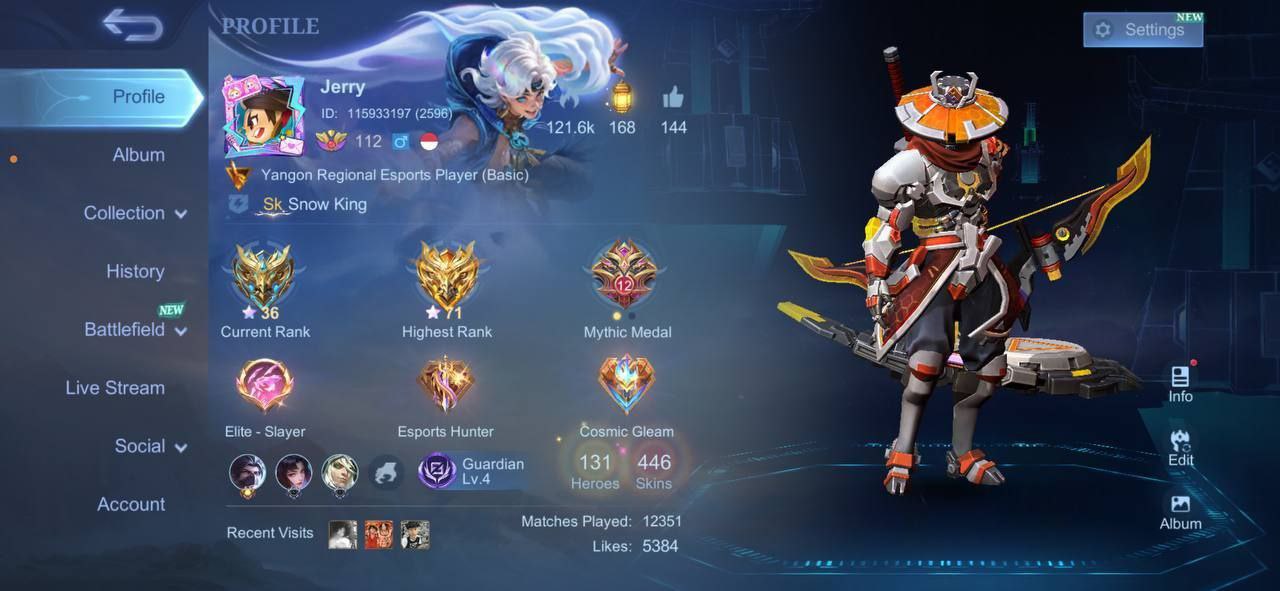1280x591 pixels.
Task: Select Jerry's profile avatar
Action: click(x=264, y=115)
